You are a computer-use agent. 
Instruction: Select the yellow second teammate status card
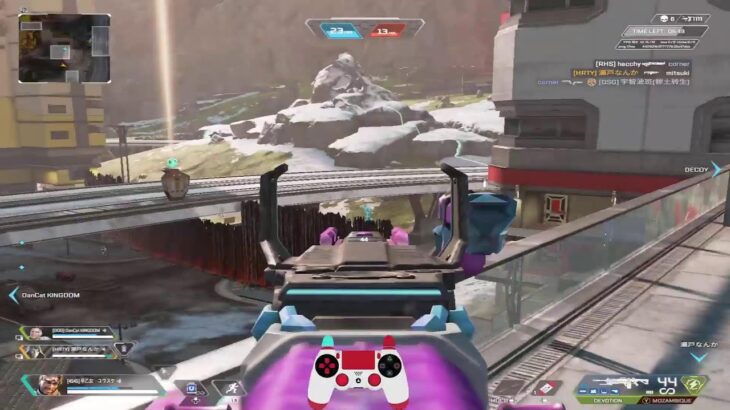[72, 349]
